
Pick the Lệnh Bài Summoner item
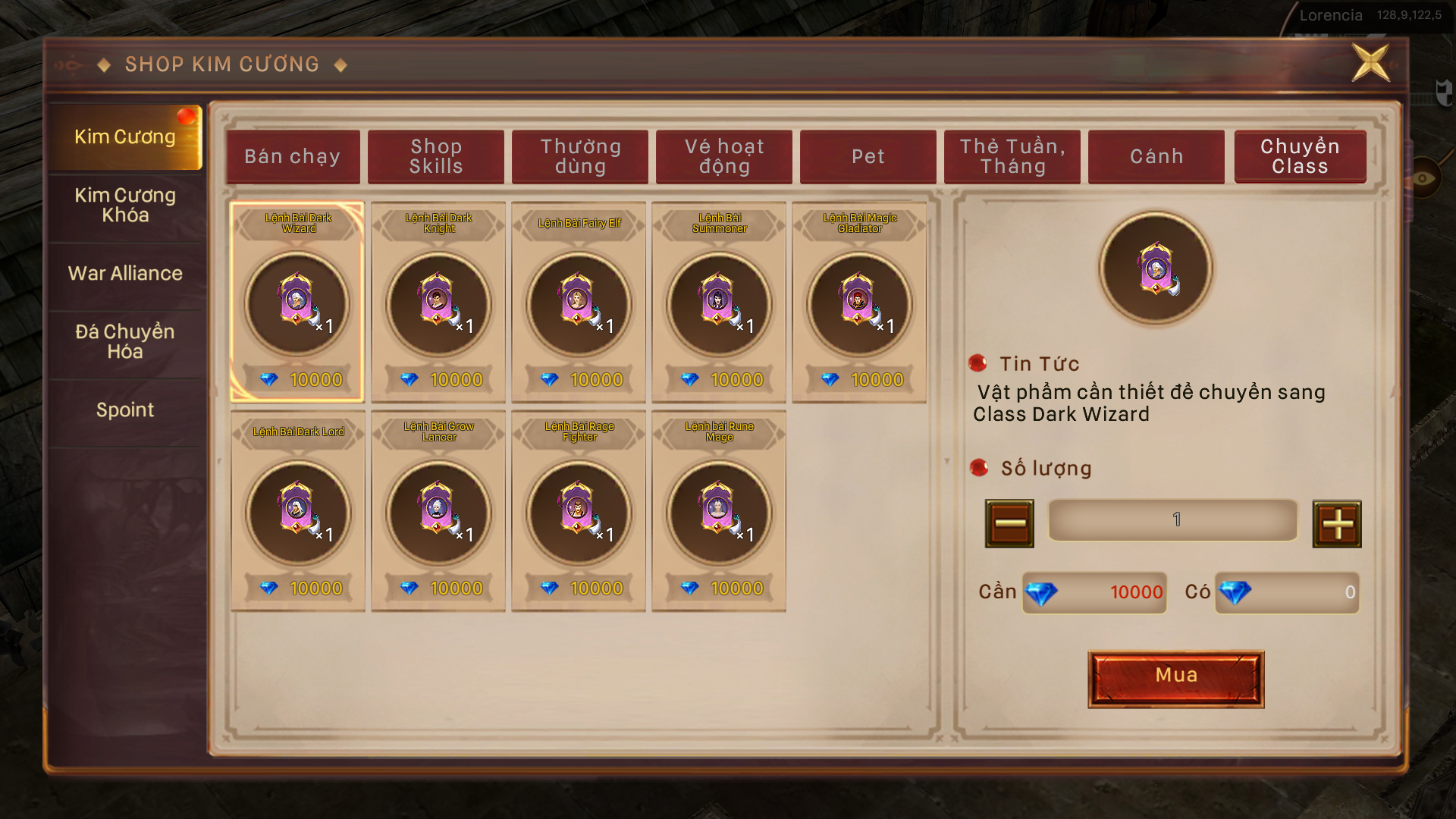pyautogui.click(x=719, y=302)
